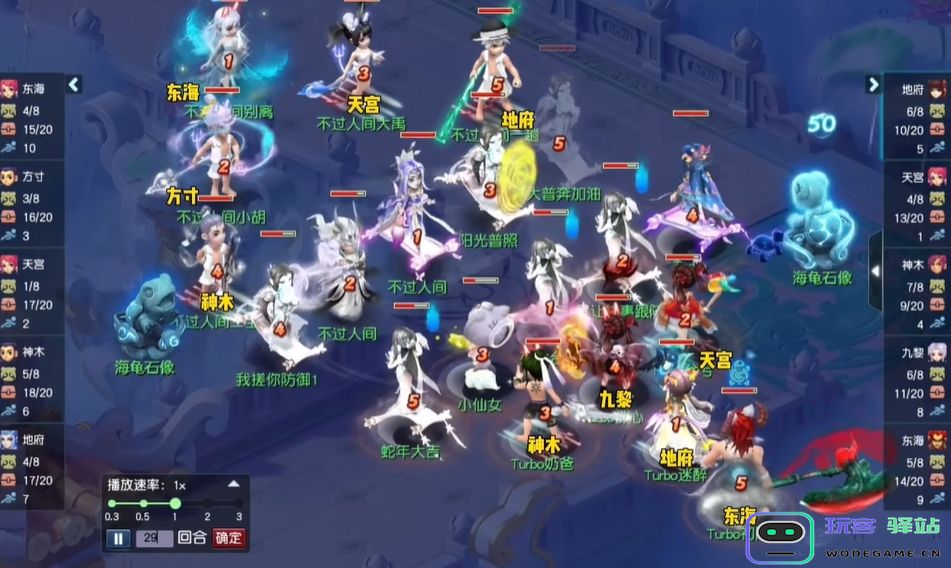Collapse the right team panel arrow
This screenshot has height=568, width=951.
click(873, 85)
